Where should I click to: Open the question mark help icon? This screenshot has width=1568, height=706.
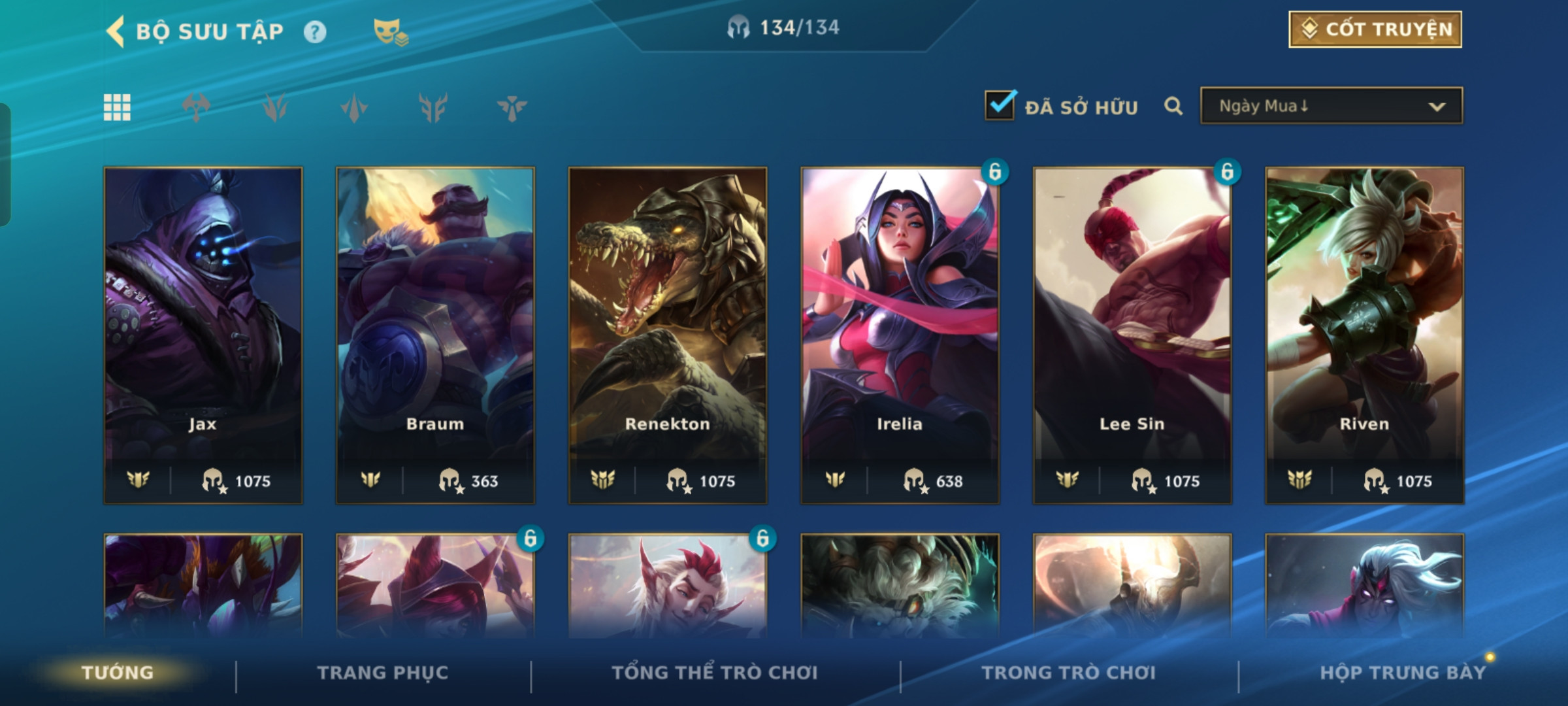tap(315, 32)
